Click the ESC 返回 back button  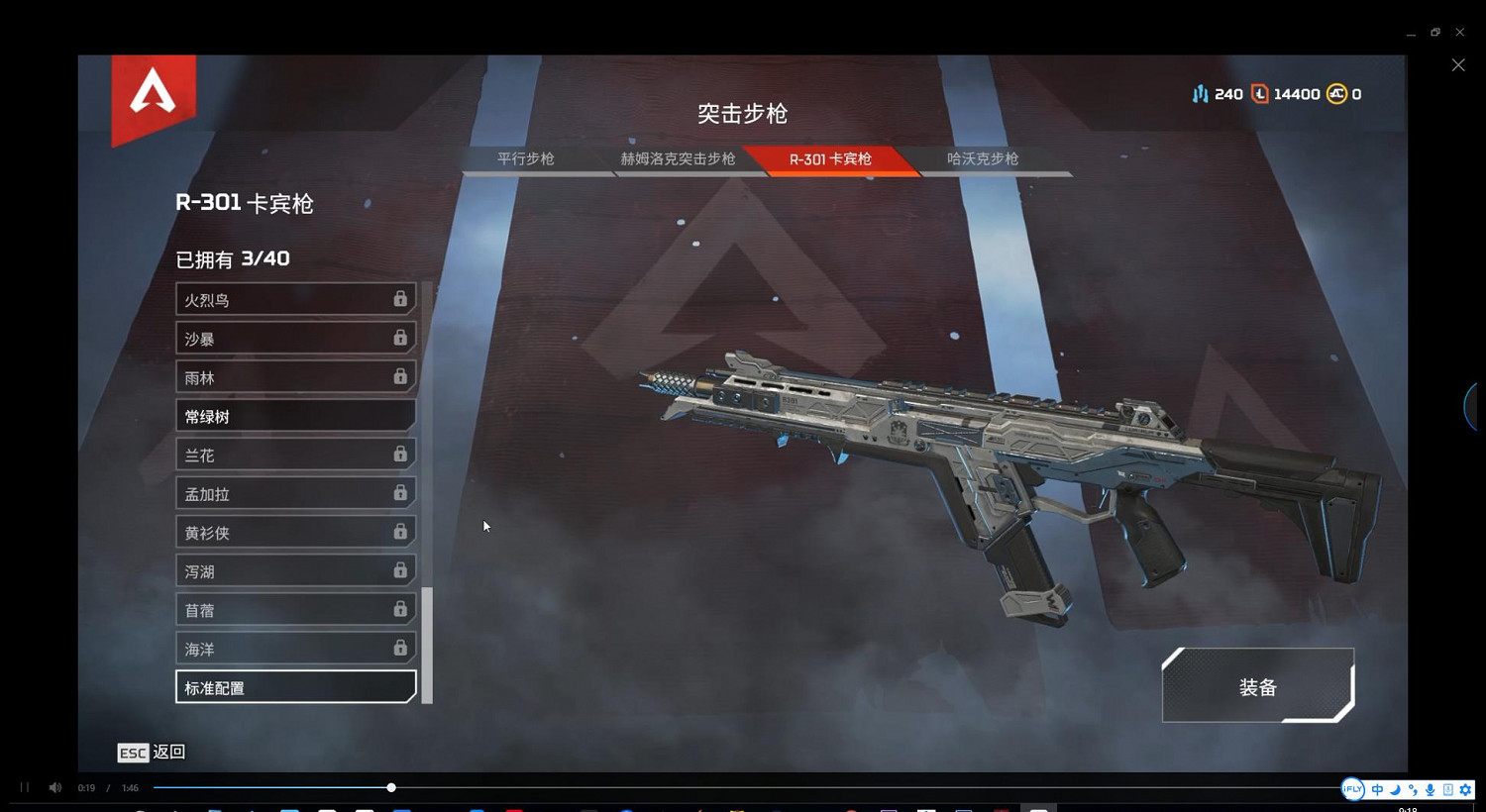pyautogui.click(x=151, y=753)
